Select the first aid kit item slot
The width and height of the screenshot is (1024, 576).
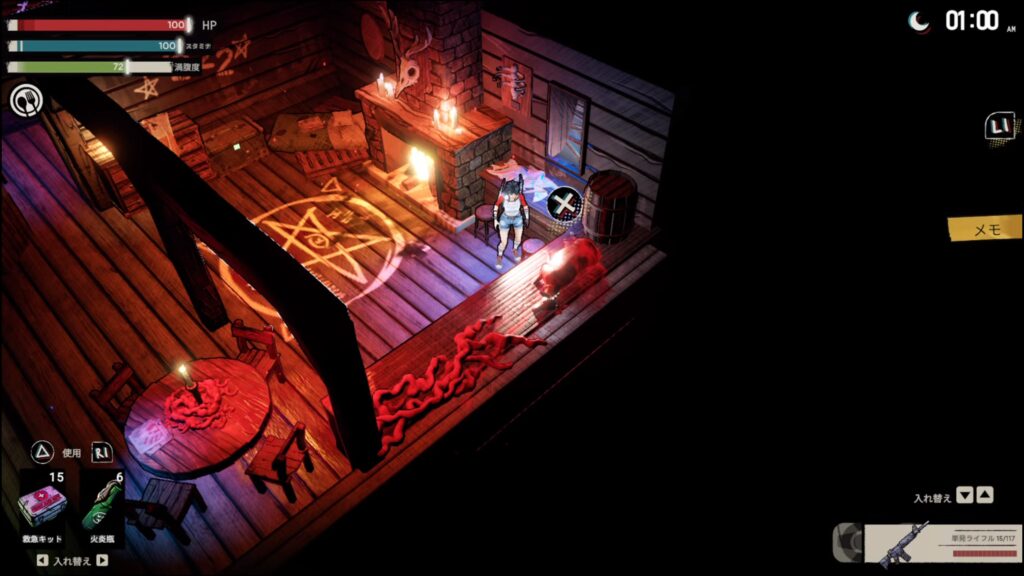(43, 507)
